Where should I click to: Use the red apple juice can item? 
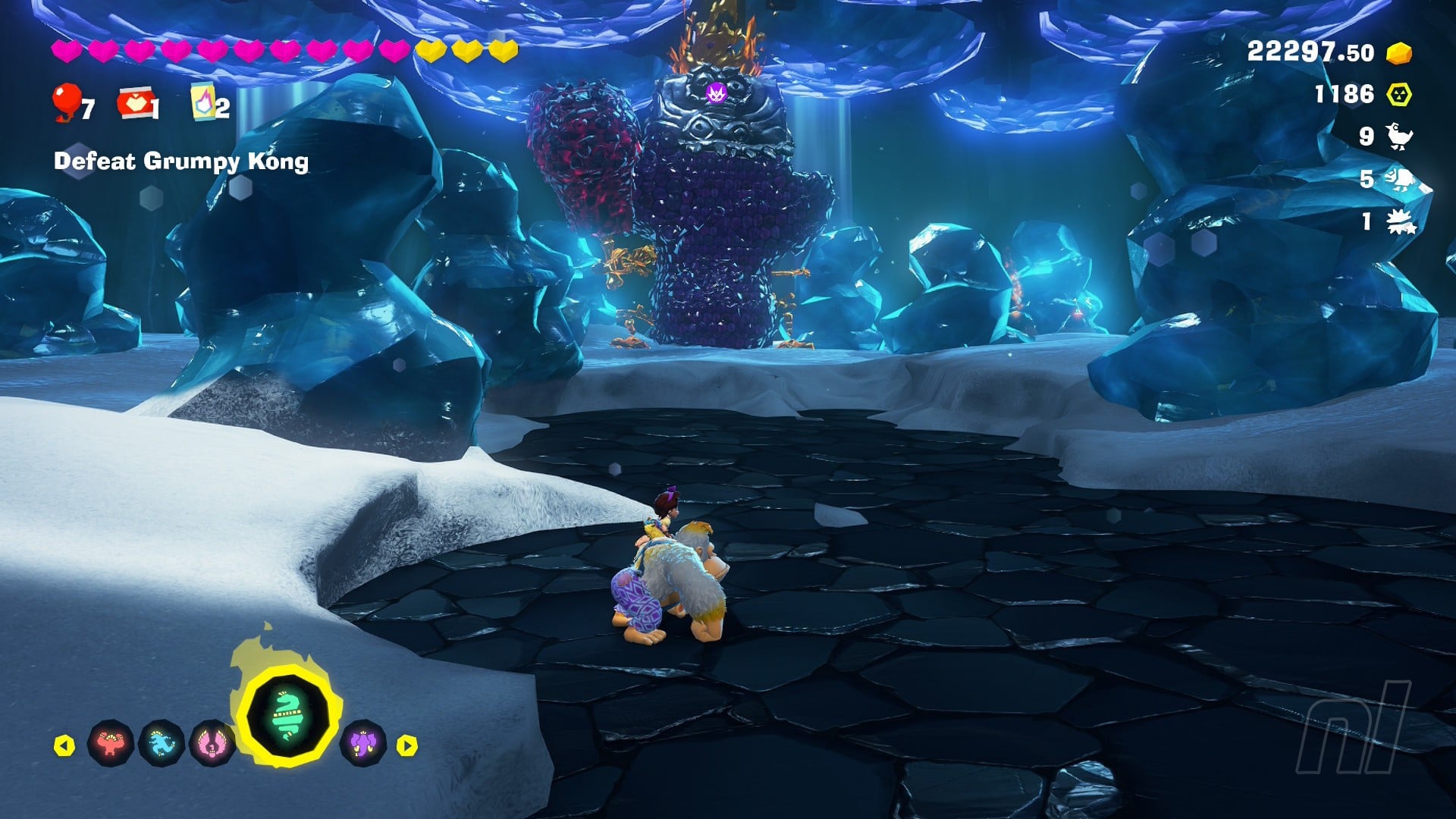135,103
